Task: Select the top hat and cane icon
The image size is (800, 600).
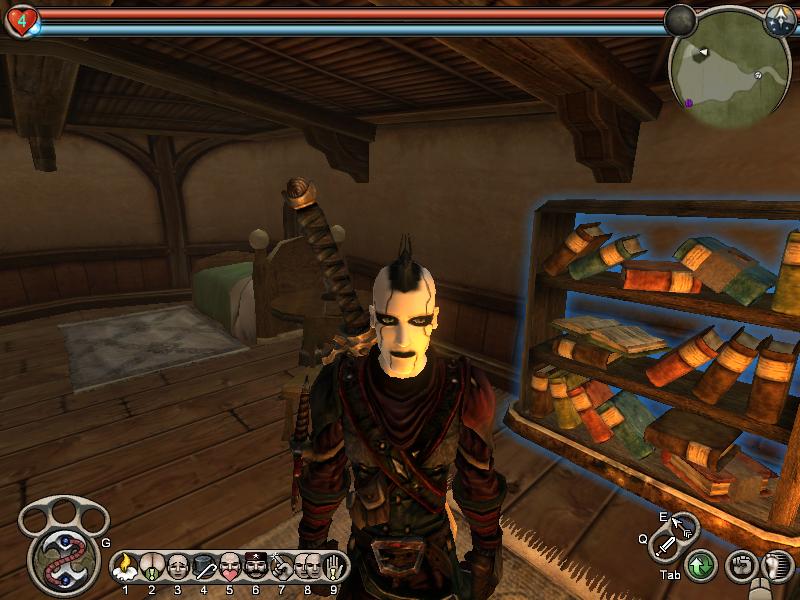Action: [204, 568]
